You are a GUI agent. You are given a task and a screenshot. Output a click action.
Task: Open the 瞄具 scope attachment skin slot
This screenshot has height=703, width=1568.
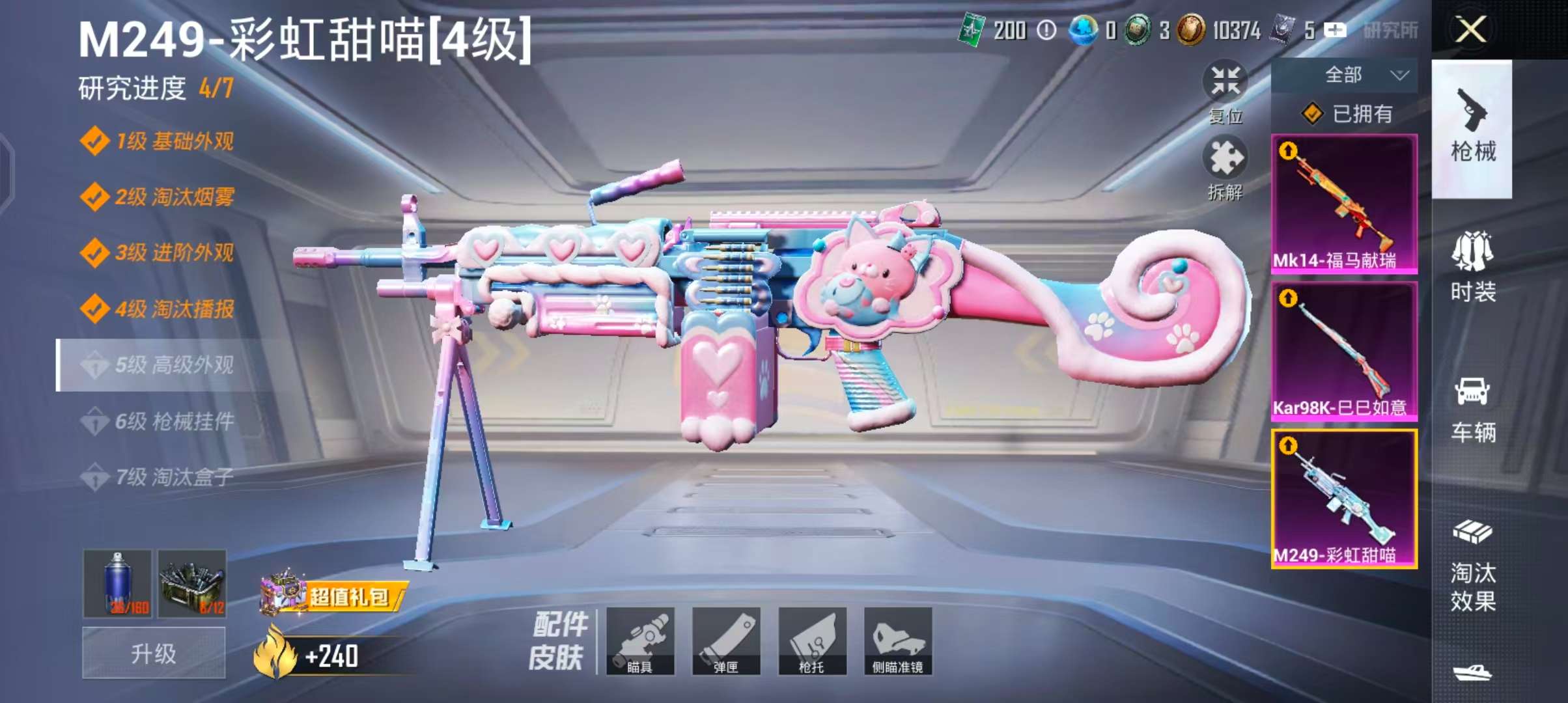coord(640,641)
